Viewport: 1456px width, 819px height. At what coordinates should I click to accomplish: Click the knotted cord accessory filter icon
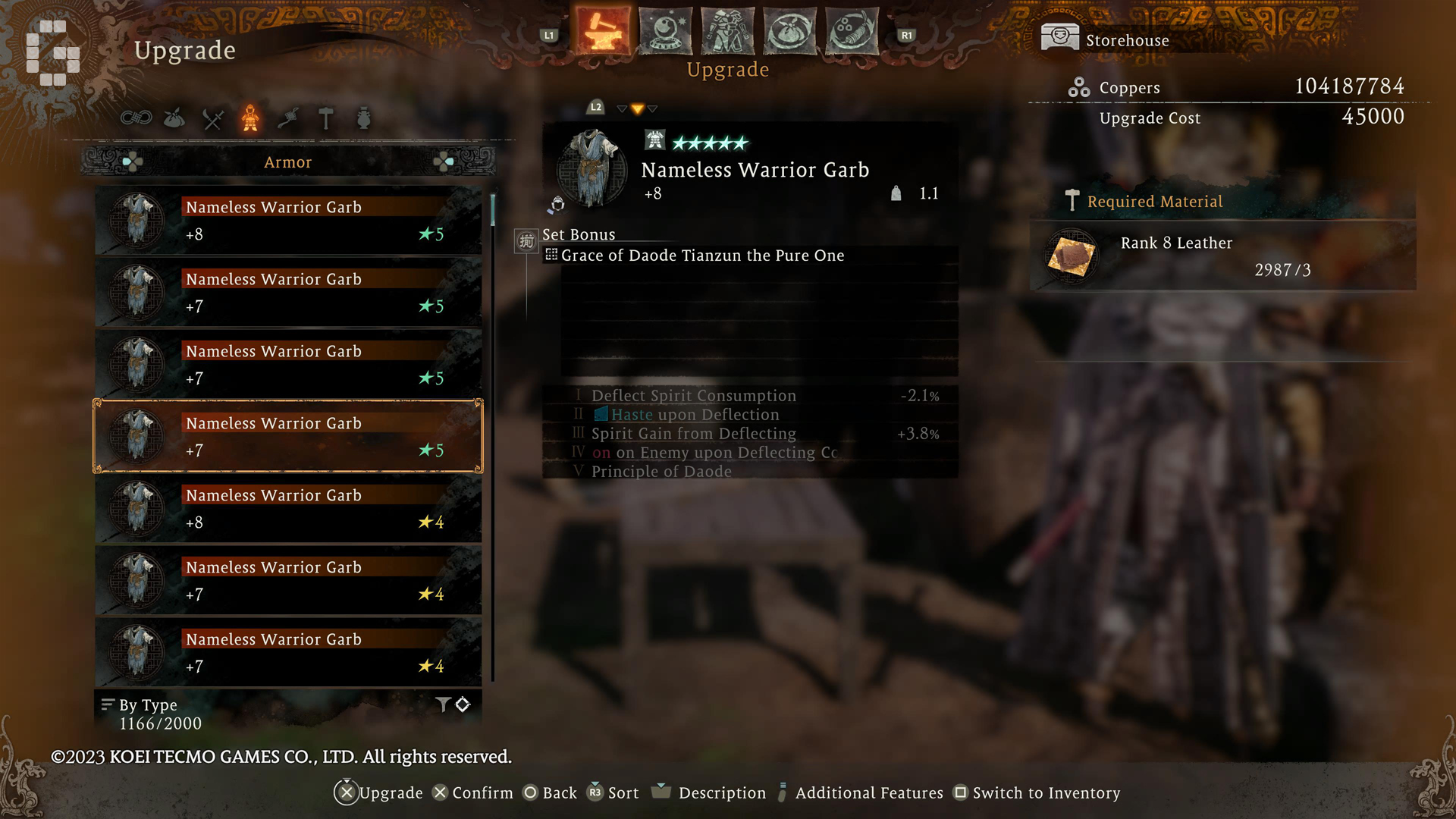click(x=136, y=119)
